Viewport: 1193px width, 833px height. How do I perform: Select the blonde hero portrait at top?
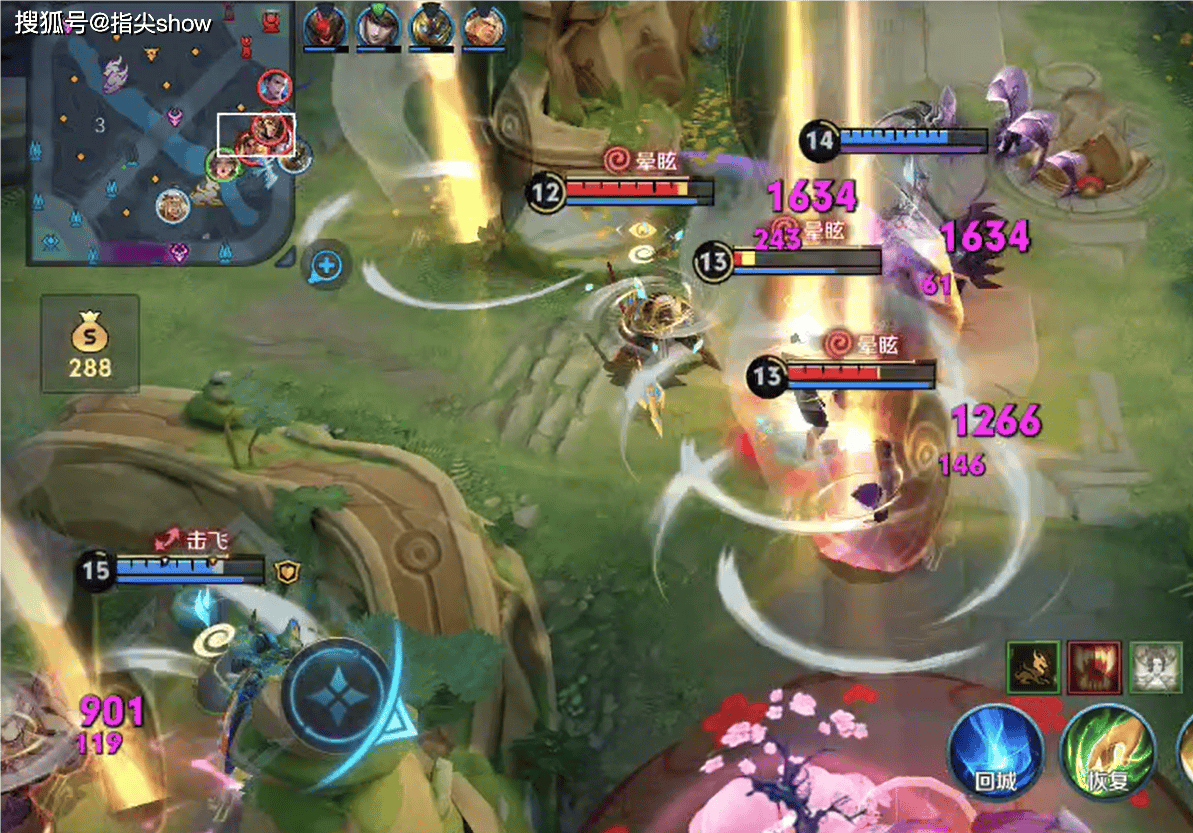pos(484,24)
